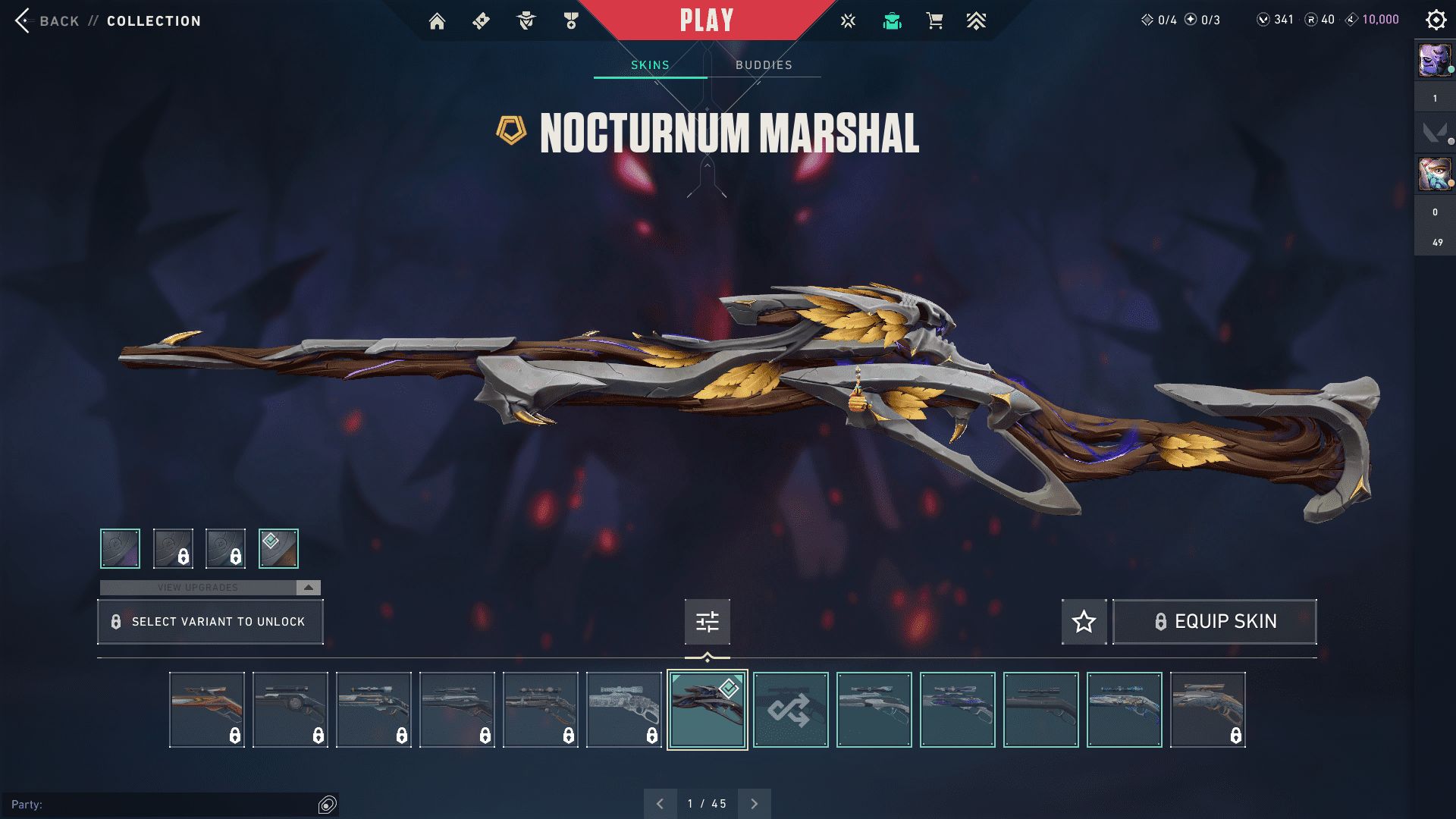Click the red PLAY button

pos(706,20)
